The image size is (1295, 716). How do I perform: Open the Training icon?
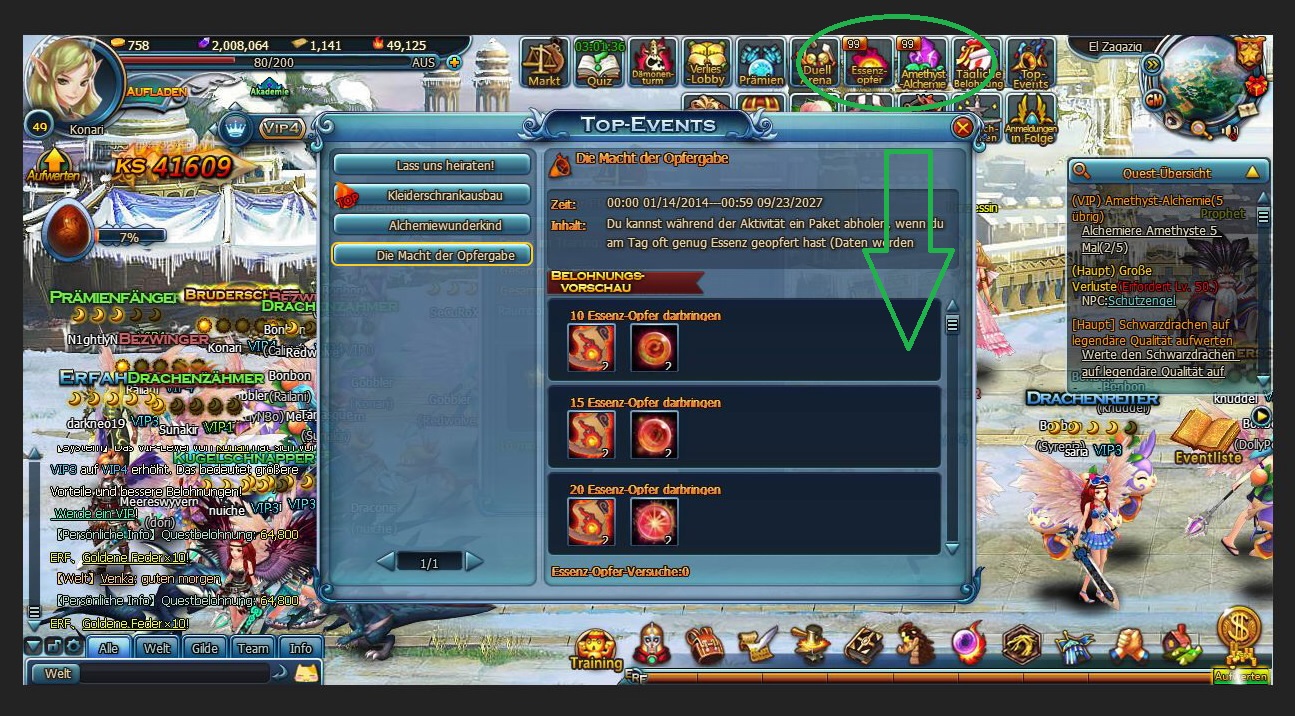596,648
